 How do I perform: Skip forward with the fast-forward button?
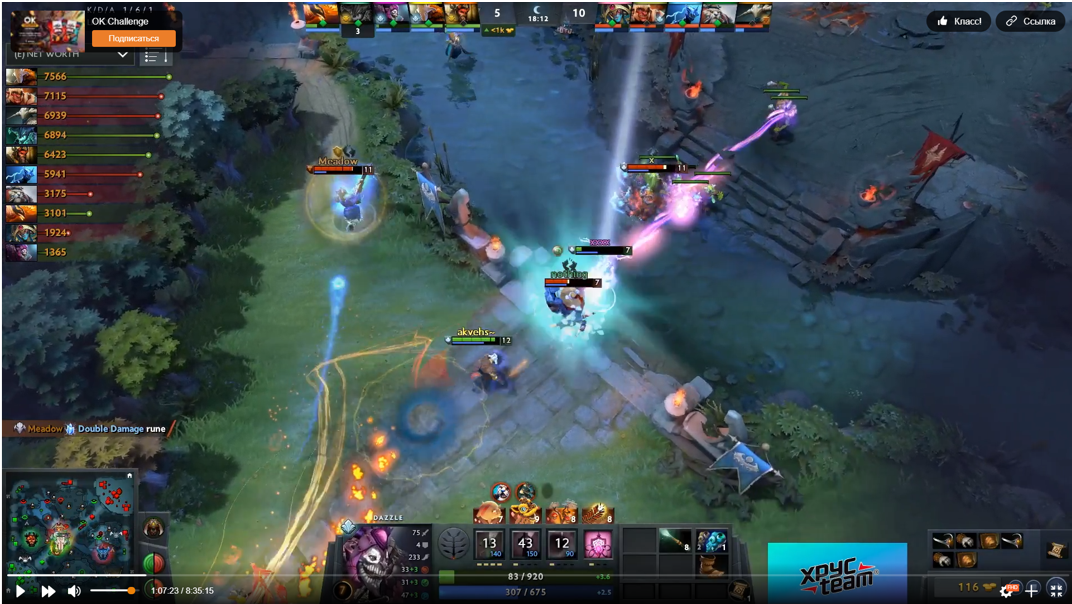(48, 591)
